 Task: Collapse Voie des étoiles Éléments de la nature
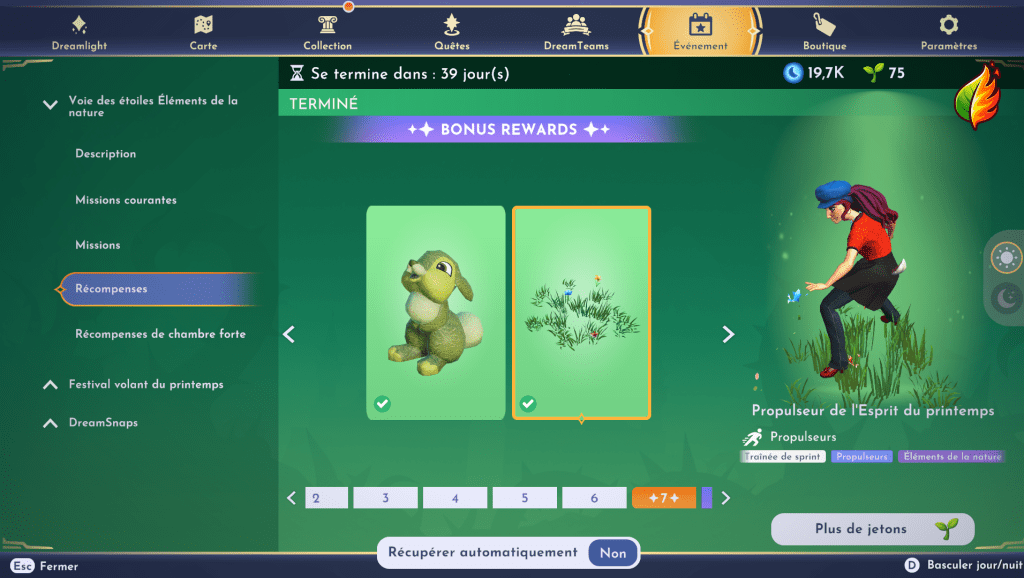tap(50, 105)
